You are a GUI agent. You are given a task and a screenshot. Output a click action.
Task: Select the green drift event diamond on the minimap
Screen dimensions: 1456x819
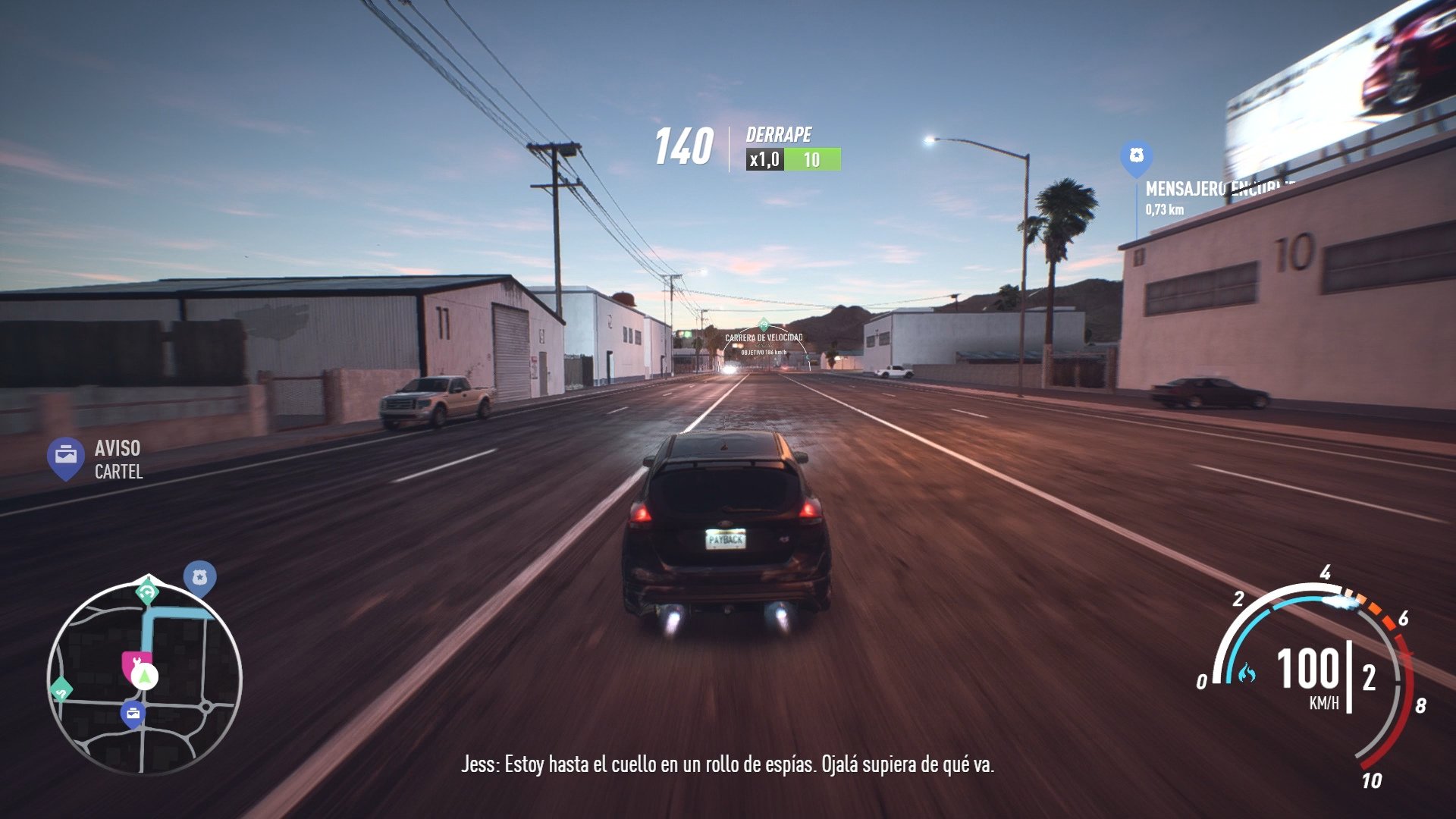coord(61,689)
